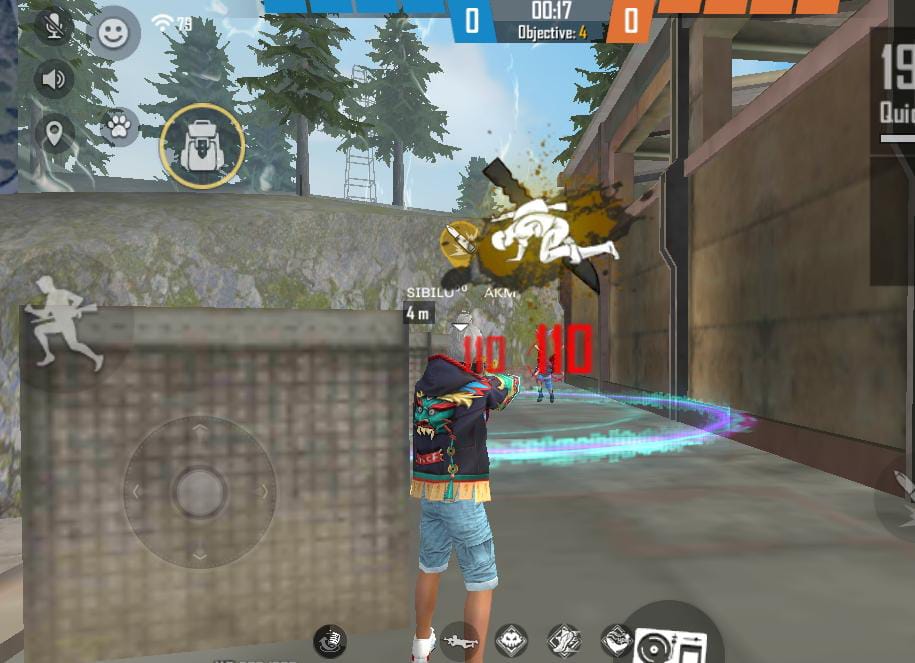
Task: Open the smiley face emote menu
Action: (115, 34)
